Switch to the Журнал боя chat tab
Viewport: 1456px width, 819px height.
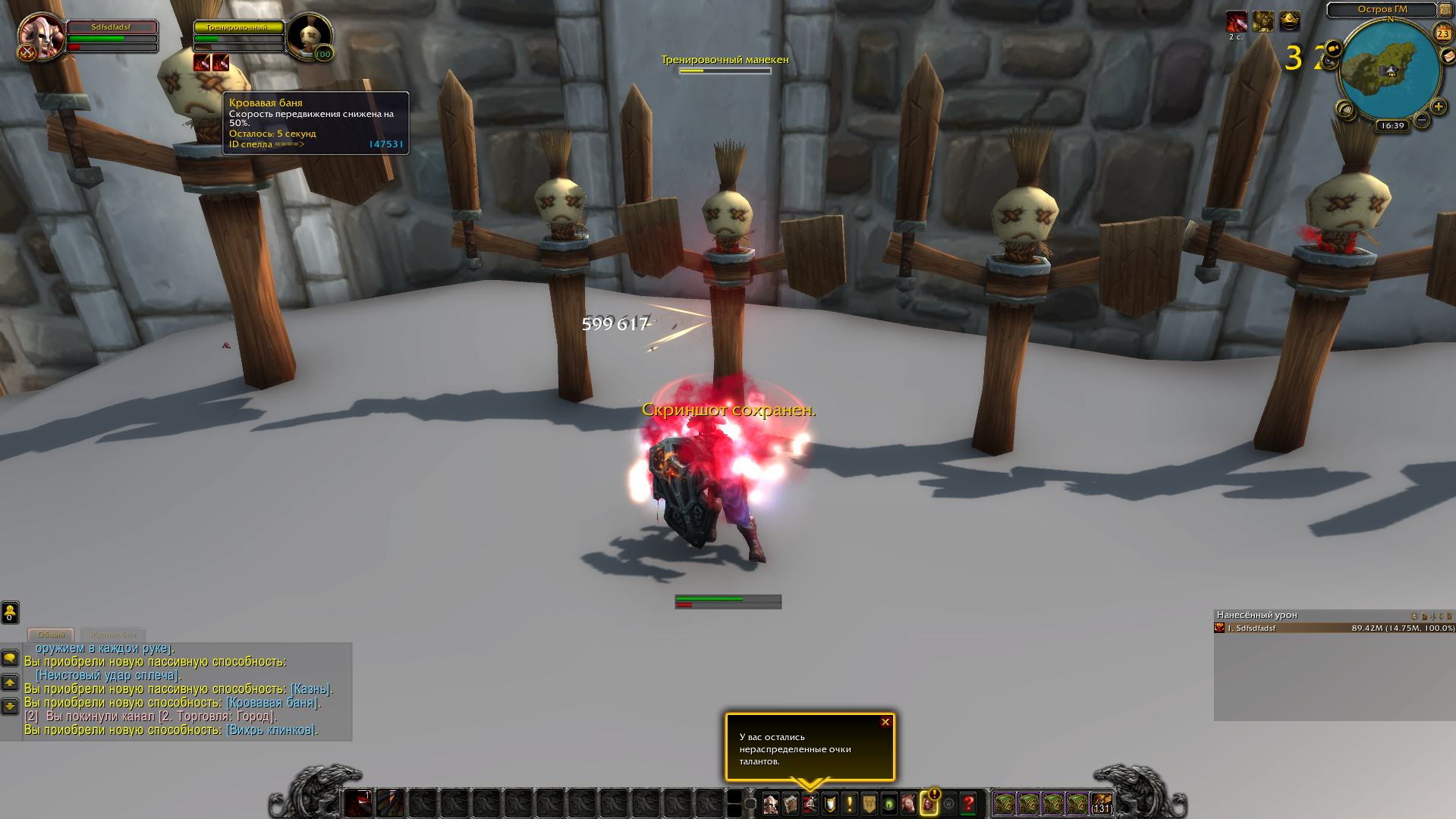point(113,635)
